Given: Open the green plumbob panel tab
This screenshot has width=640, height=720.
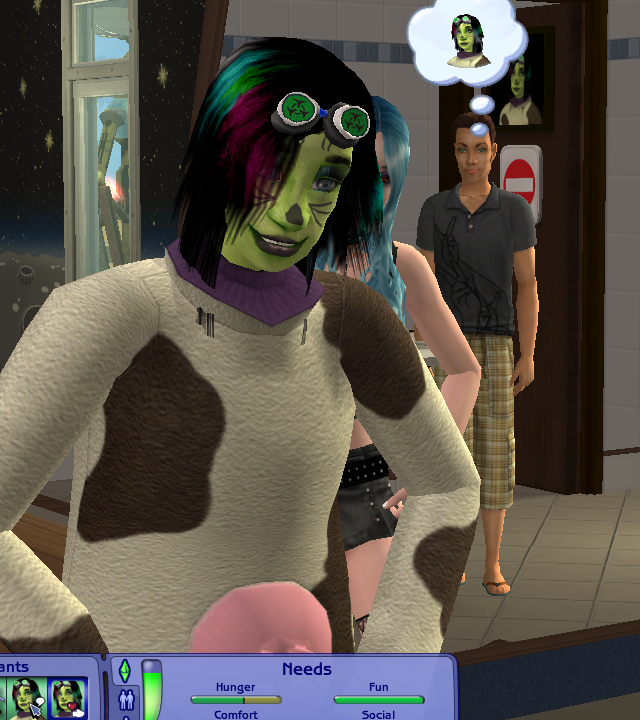Looking at the screenshot, I should tap(125, 670).
